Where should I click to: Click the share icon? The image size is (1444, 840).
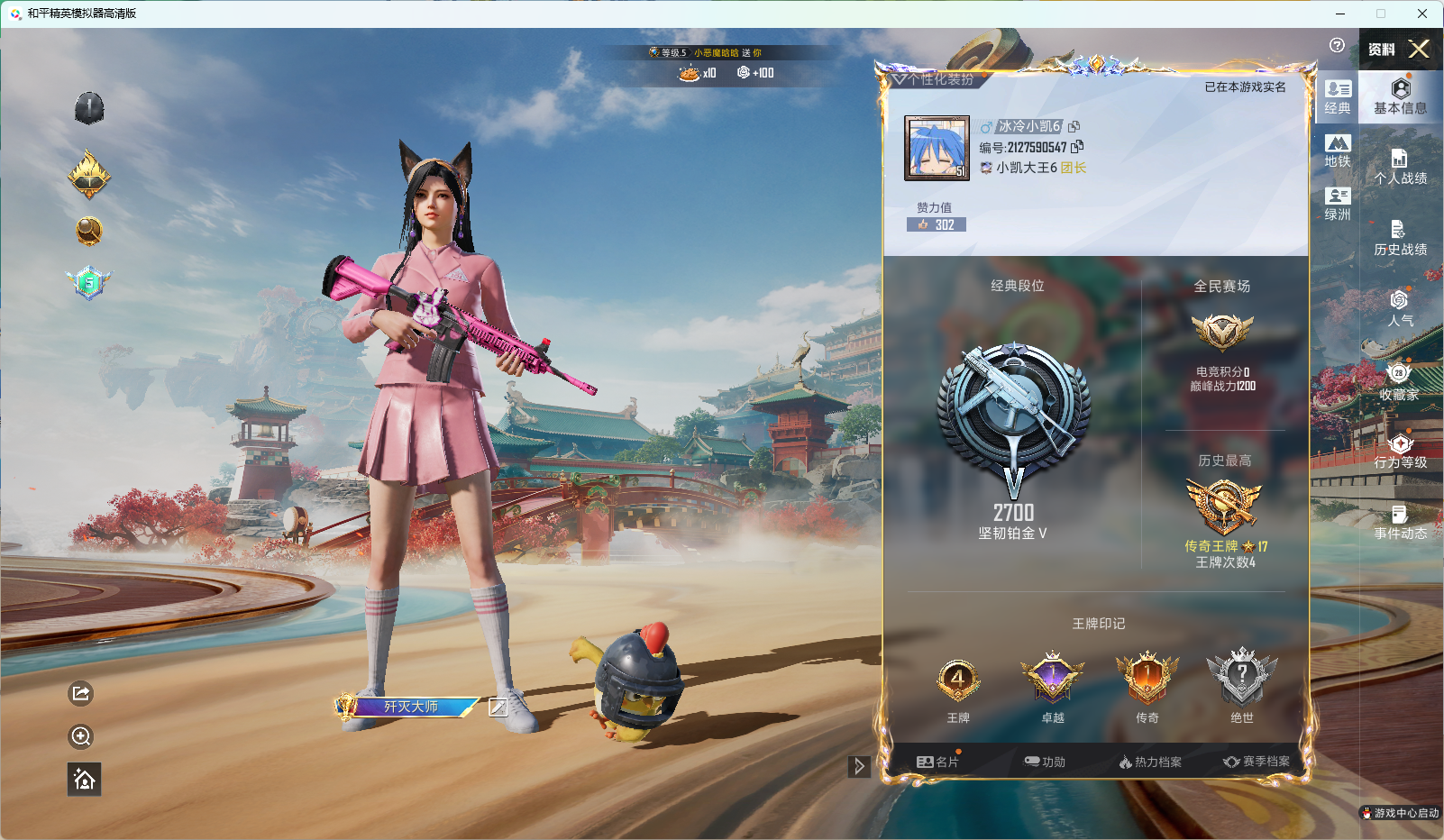click(x=81, y=693)
